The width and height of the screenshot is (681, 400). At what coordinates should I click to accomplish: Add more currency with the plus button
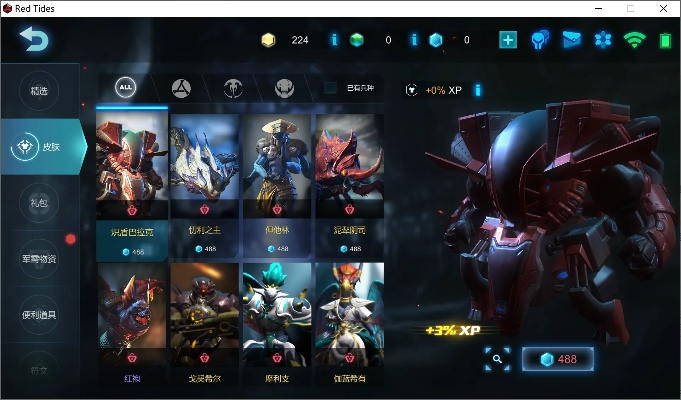tap(508, 40)
